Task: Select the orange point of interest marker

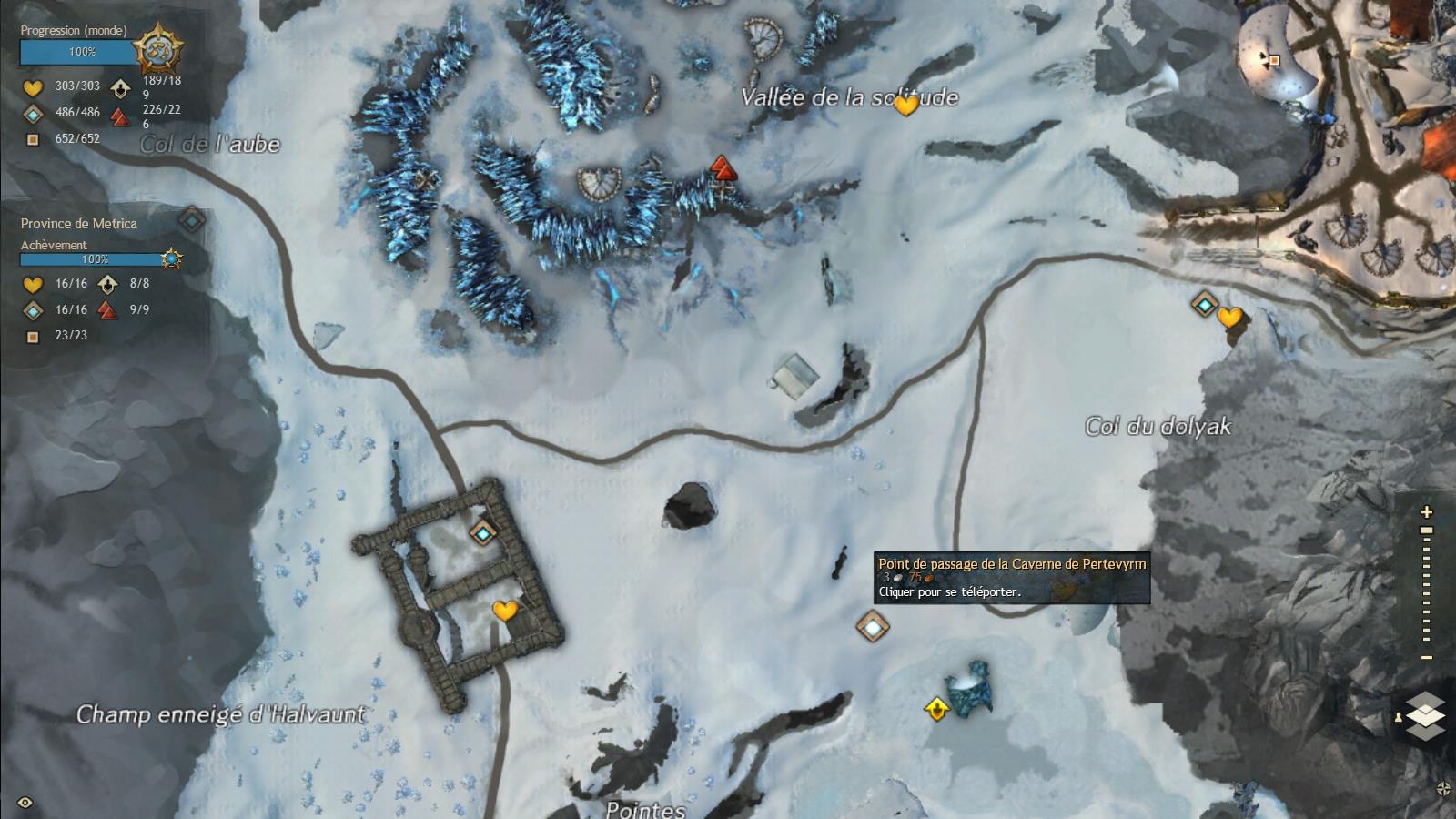Action: pos(1274,60)
